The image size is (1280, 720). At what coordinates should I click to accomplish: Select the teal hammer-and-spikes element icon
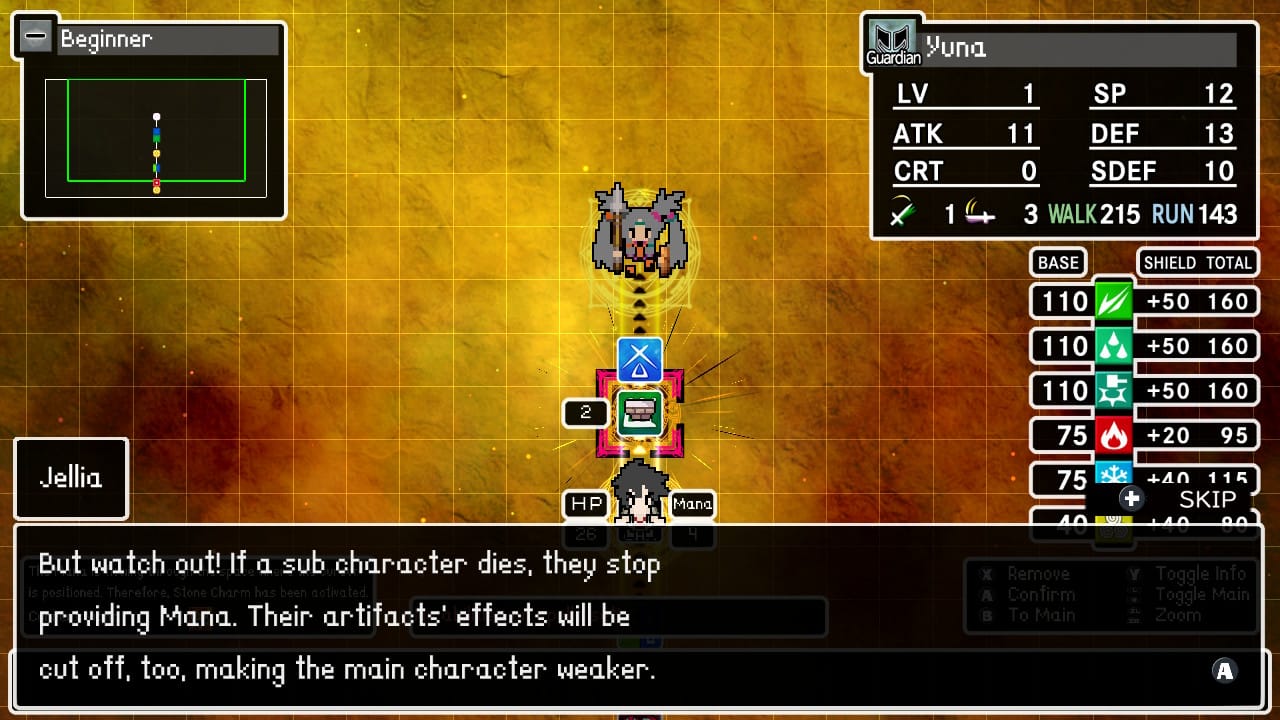[1113, 390]
